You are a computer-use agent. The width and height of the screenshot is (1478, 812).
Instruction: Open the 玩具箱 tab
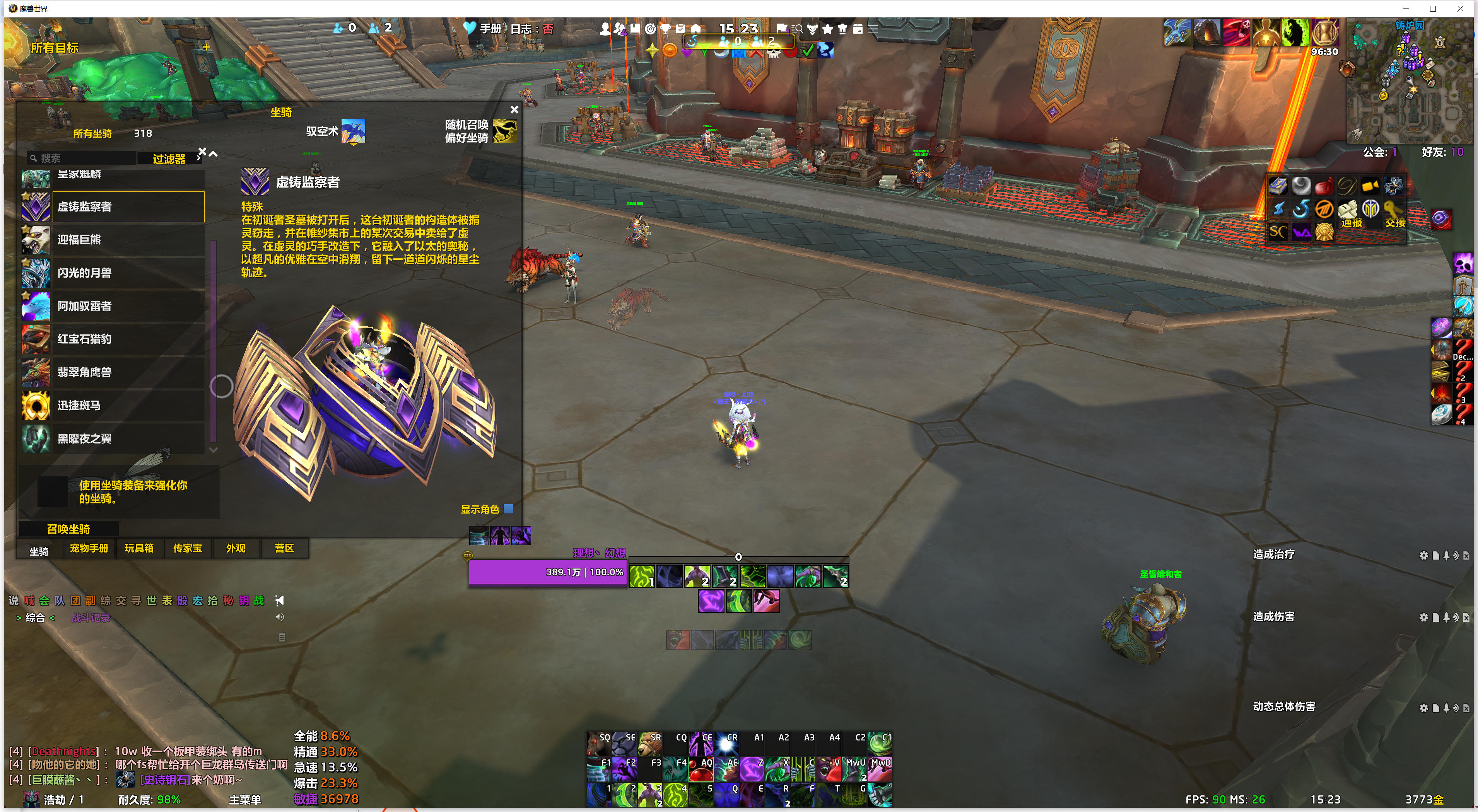pos(139,548)
